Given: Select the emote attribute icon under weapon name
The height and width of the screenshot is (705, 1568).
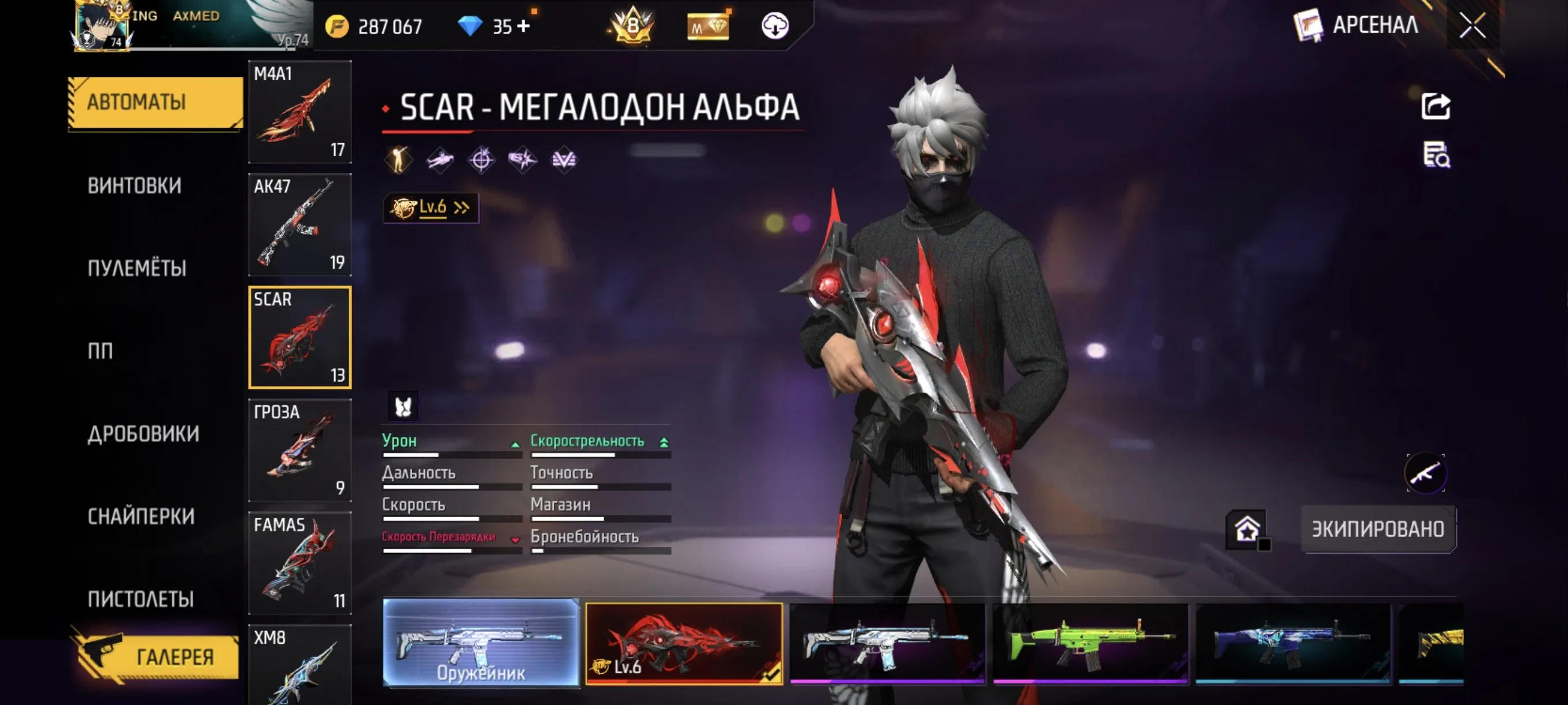Looking at the screenshot, I should click(x=400, y=159).
